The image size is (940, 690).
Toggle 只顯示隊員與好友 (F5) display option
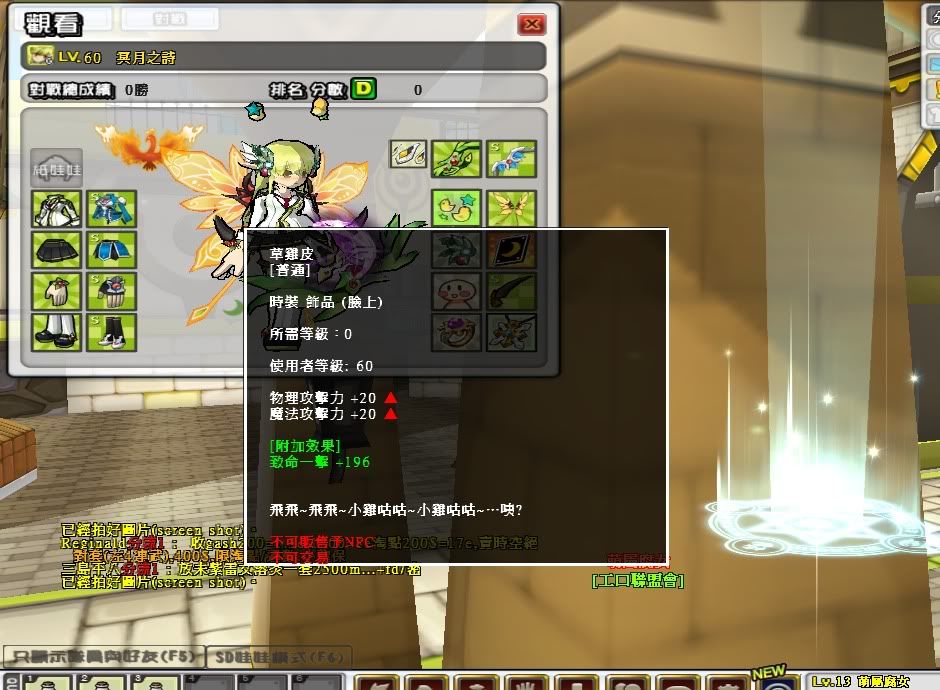[100, 657]
